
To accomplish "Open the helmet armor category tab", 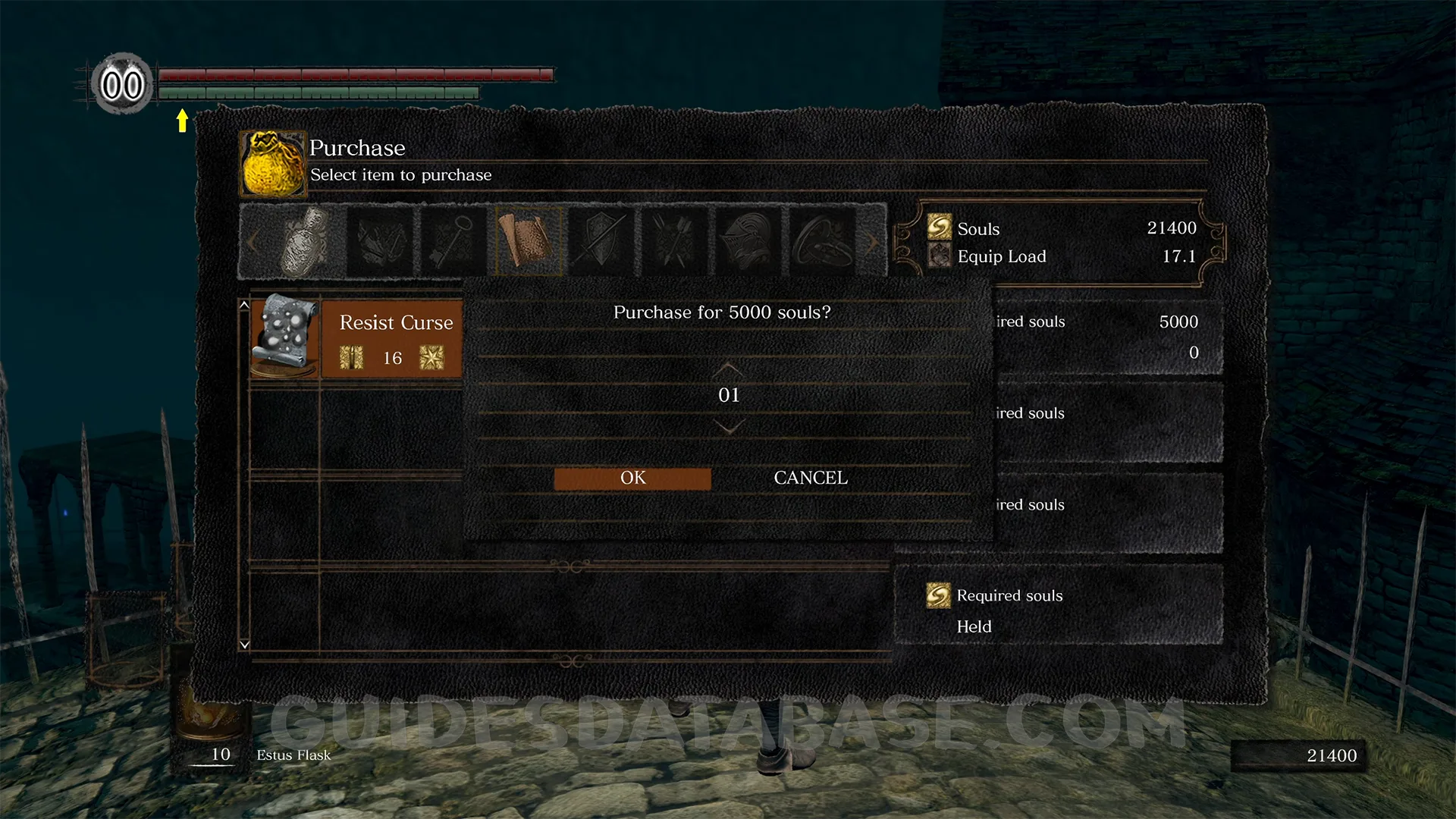I will (x=748, y=242).
